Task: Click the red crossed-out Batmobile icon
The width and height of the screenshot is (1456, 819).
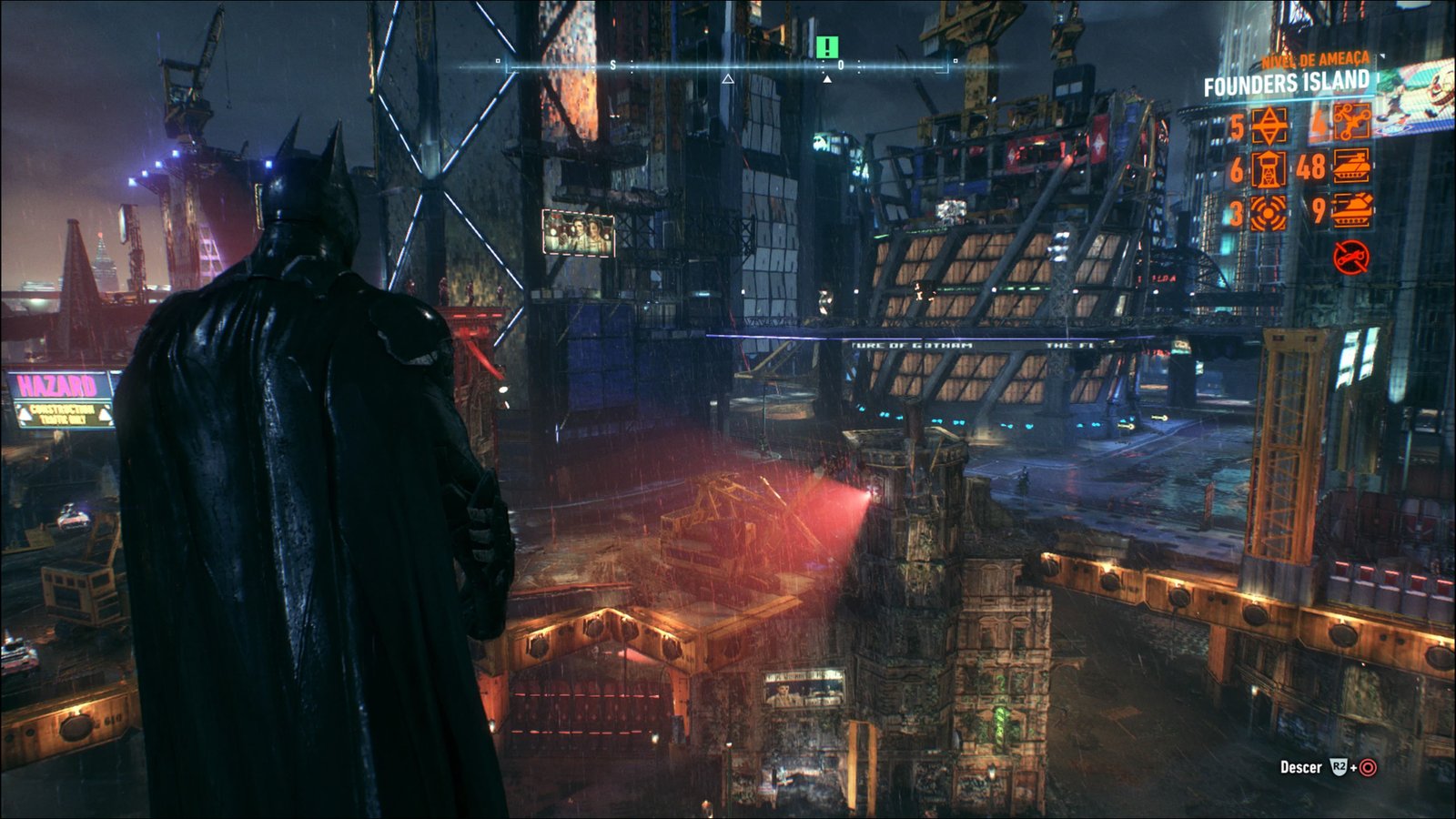Action: [1351, 258]
